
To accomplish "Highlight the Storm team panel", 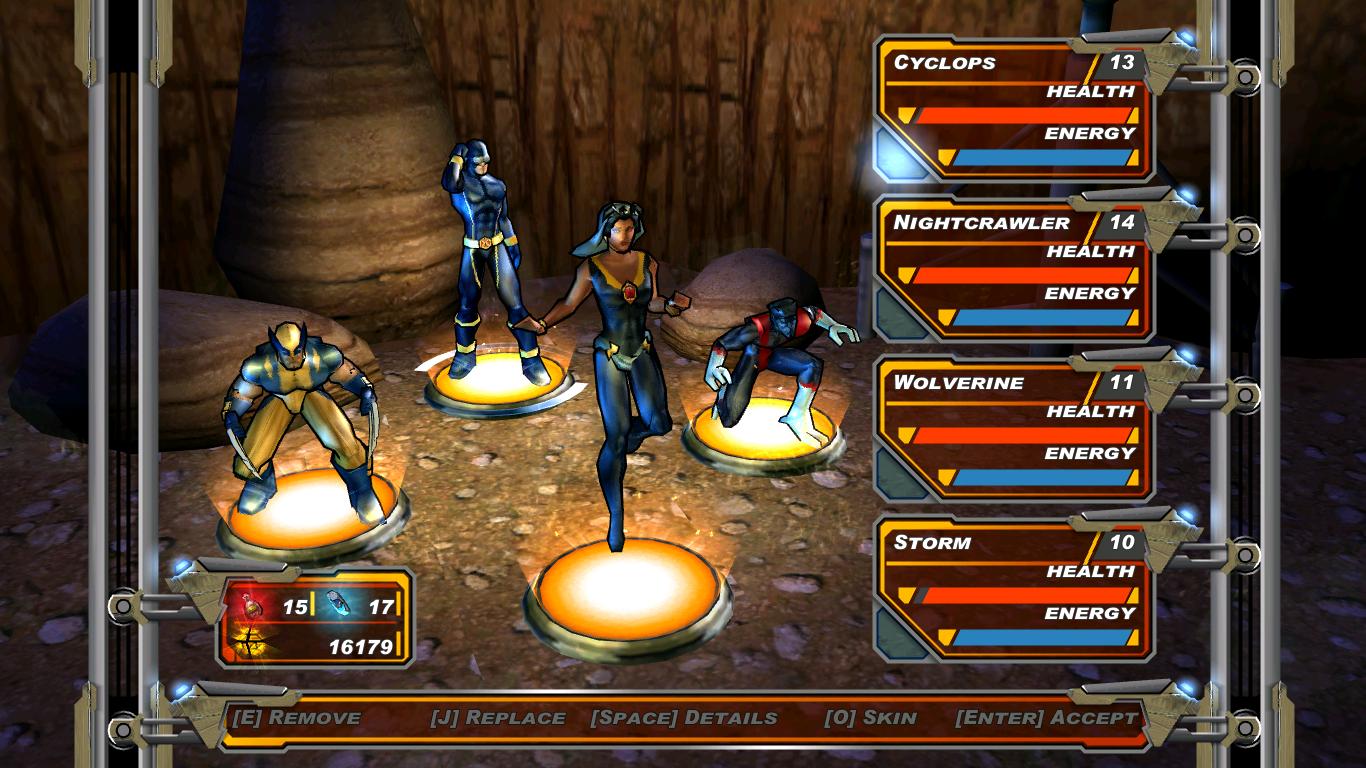I will click(1015, 590).
